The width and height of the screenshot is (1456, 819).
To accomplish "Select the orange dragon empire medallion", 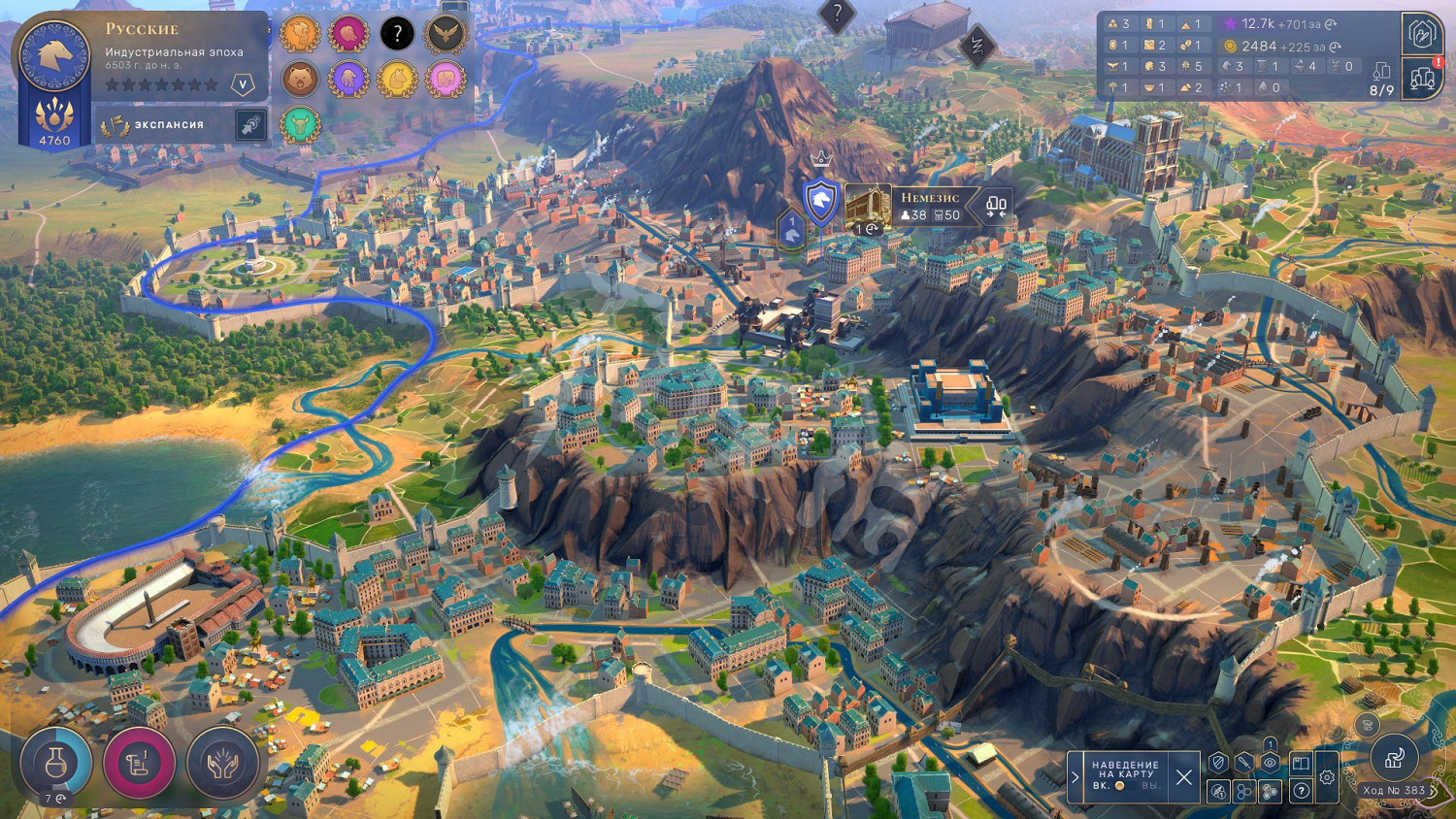I will click(x=301, y=34).
